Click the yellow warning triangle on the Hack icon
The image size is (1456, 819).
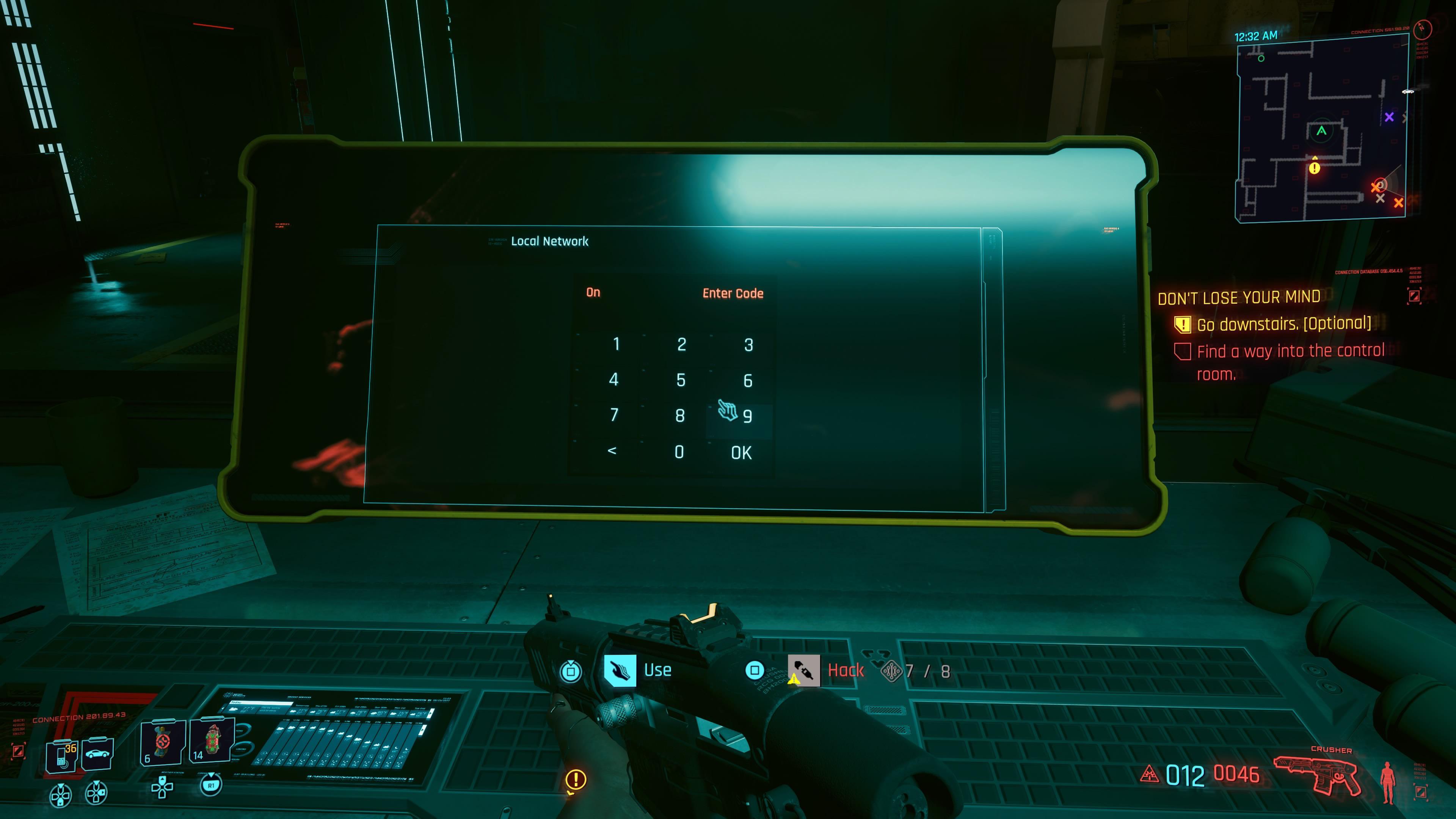click(794, 680)
